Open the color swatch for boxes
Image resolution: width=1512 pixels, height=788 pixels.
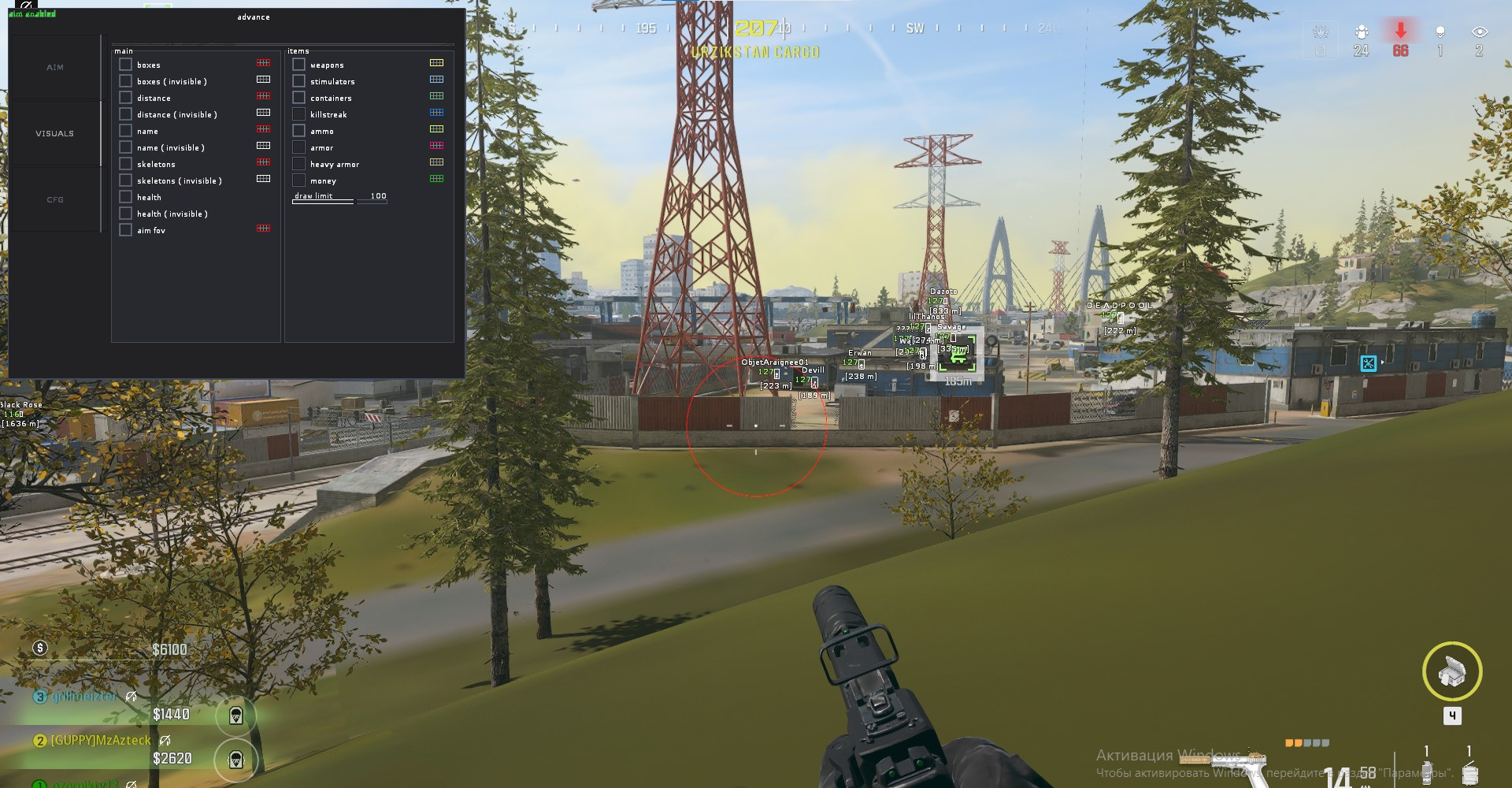263,63
